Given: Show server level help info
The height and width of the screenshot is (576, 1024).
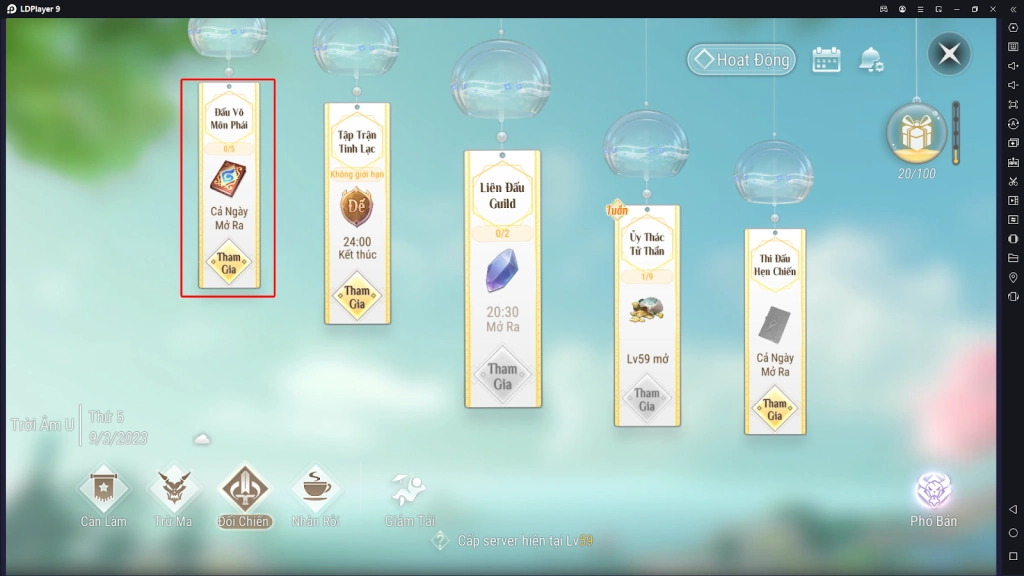Looking at the screenshot, I should [x=440, y=541].
